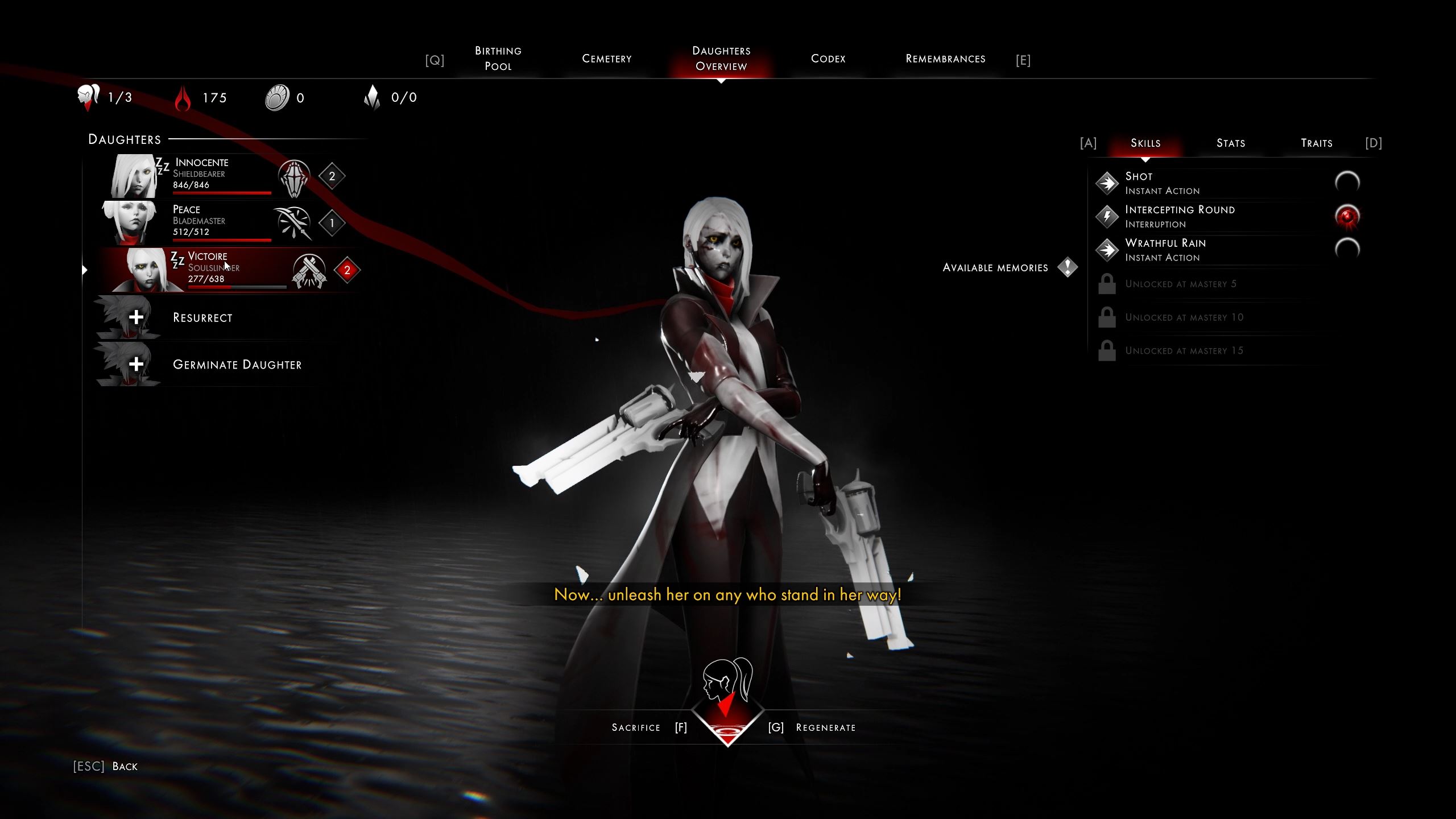Switch to the Cemetery tab

pos(606,59)
